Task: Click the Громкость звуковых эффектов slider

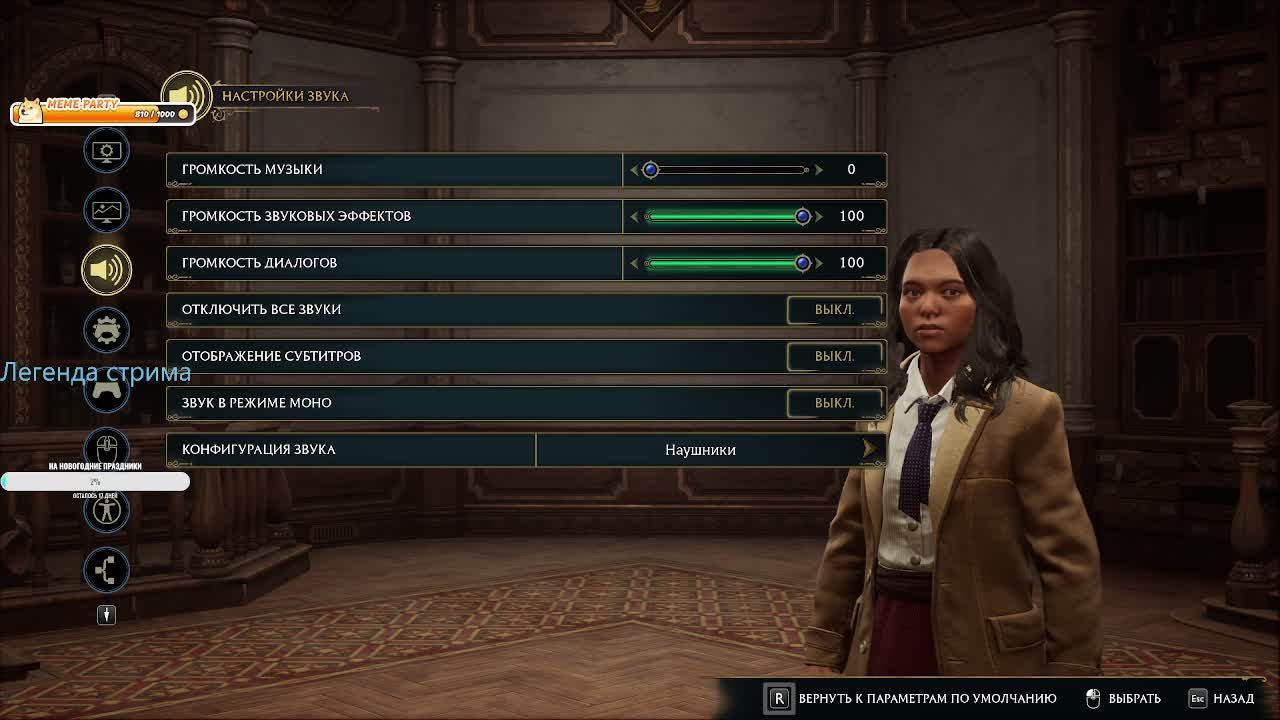Action: point(726,216)
